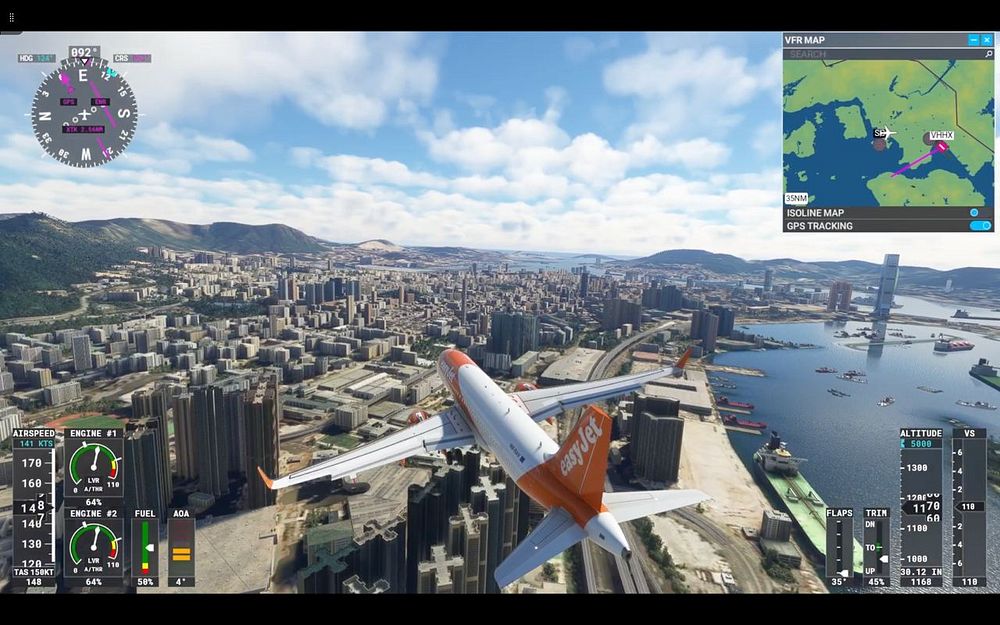Turn off GPS Tracking toggle
This screenshot has width=1000, height=625.
980,226
